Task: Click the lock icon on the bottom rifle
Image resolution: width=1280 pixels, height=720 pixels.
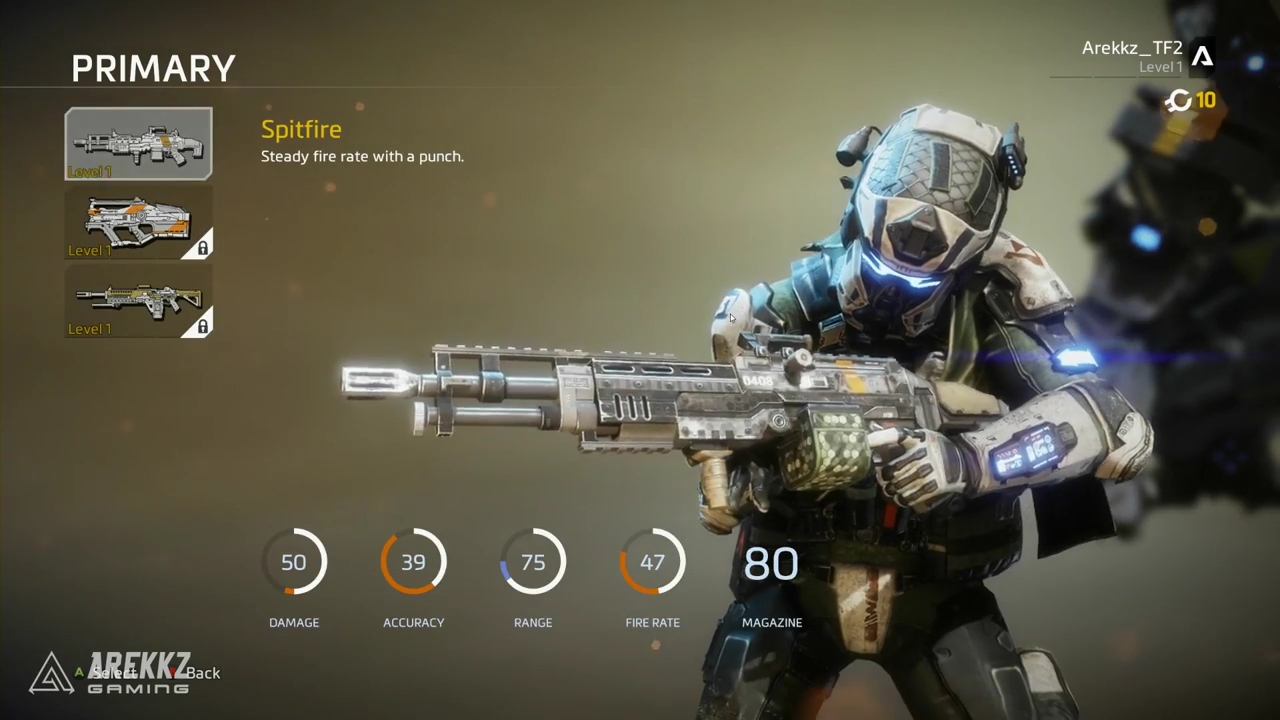Action: [x=201, y=326]
